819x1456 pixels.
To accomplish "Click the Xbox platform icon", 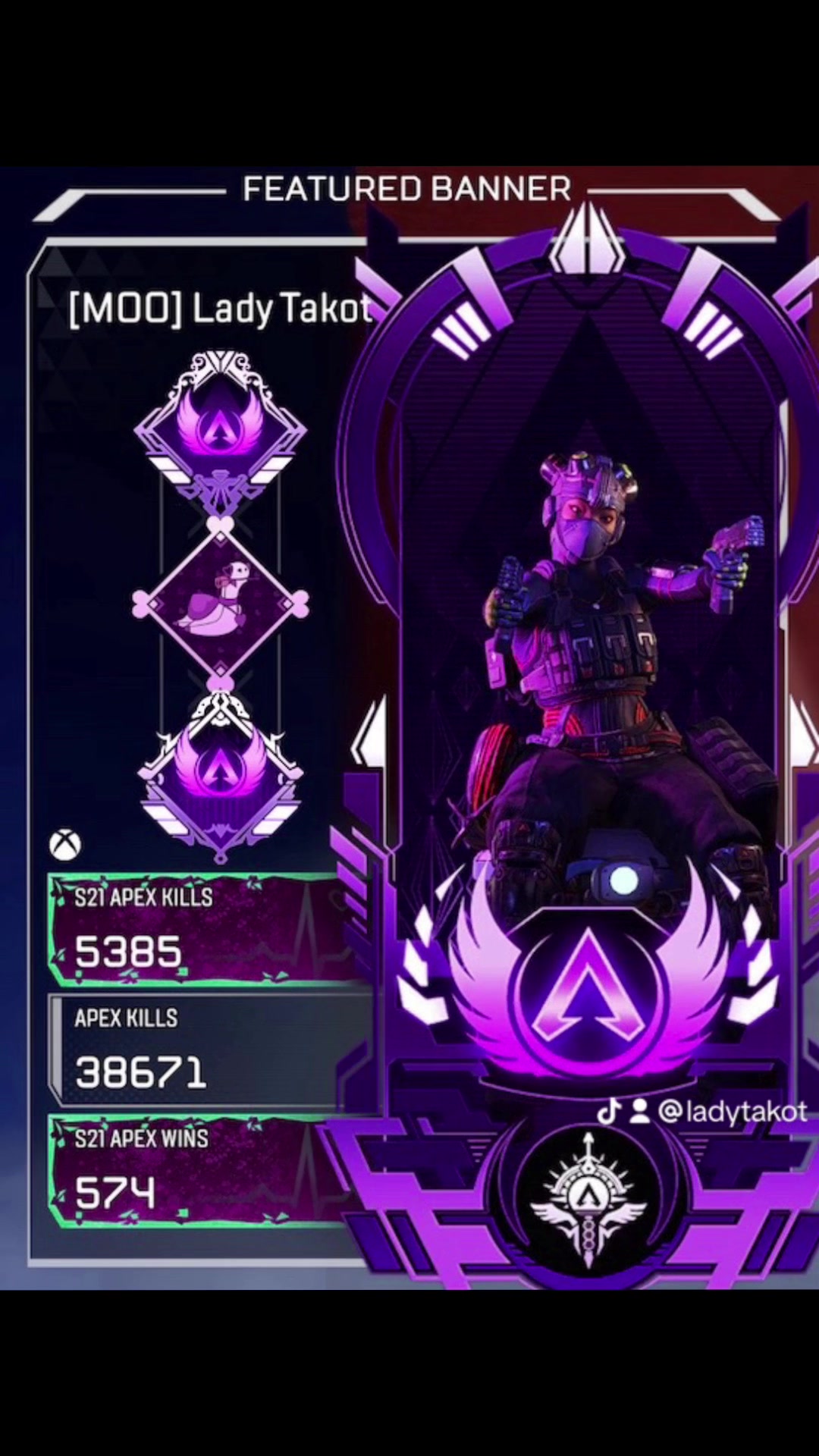I will tap(65, 844).
